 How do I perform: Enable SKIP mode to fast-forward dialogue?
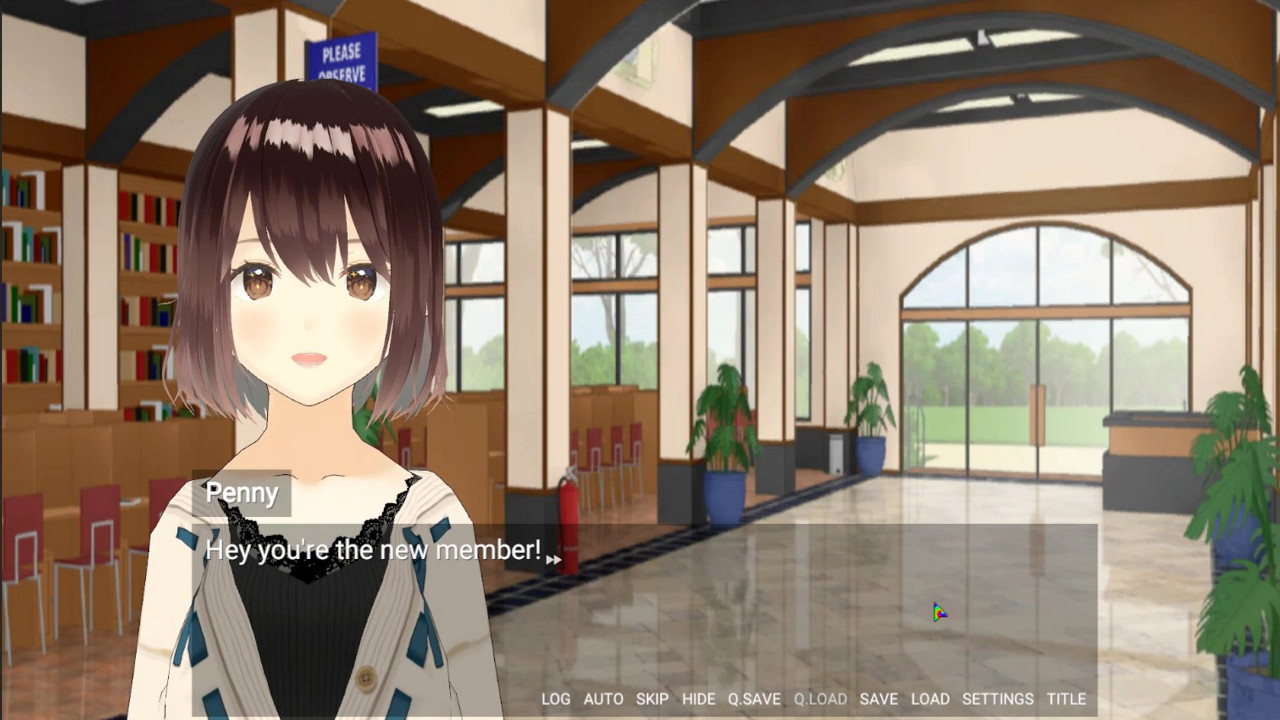coord(652,699)
